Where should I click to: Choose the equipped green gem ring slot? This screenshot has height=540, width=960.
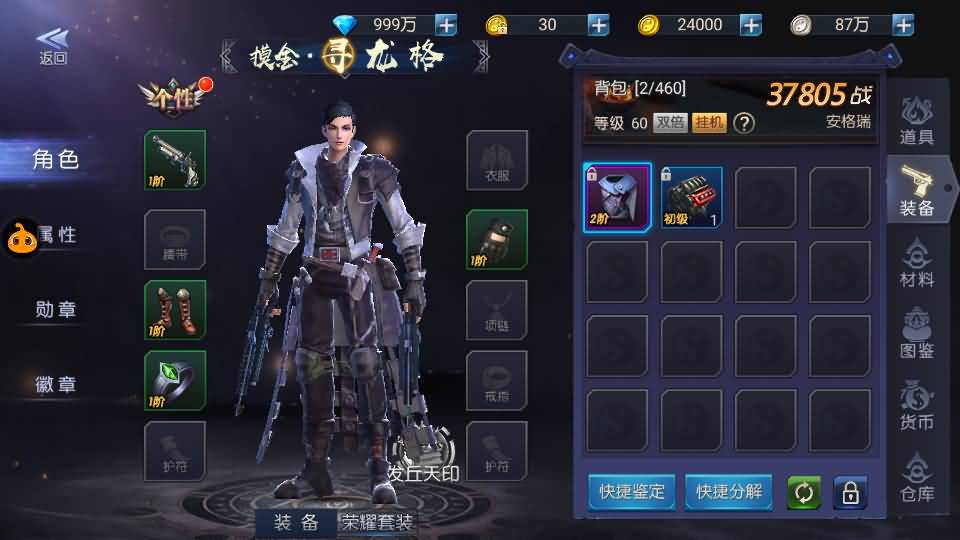click(x=175, y=380)
